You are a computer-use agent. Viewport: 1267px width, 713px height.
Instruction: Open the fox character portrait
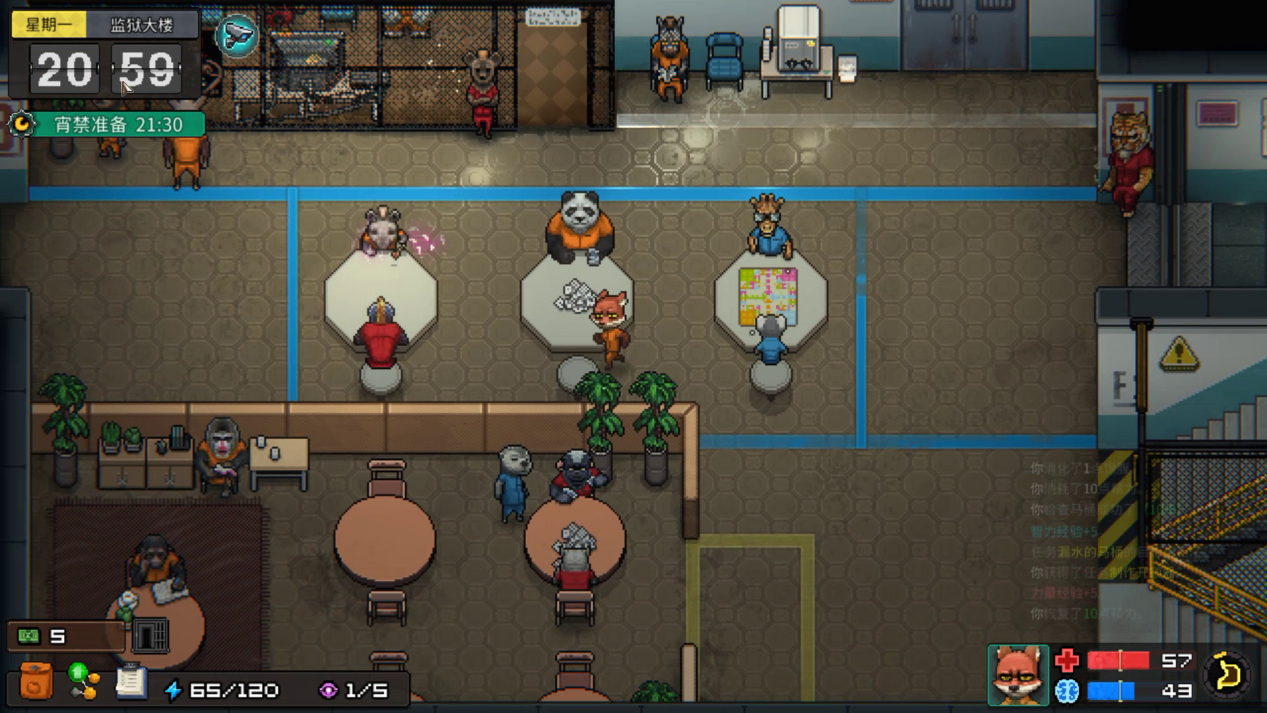[x=1018, y=675]
